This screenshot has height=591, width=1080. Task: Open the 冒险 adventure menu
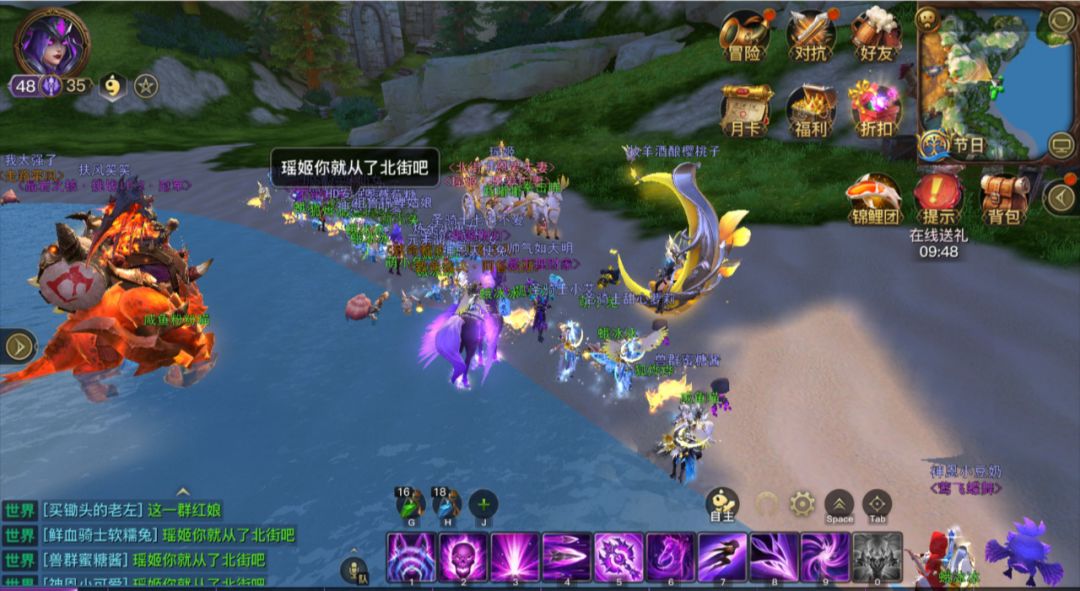click(x=744, y=35)
